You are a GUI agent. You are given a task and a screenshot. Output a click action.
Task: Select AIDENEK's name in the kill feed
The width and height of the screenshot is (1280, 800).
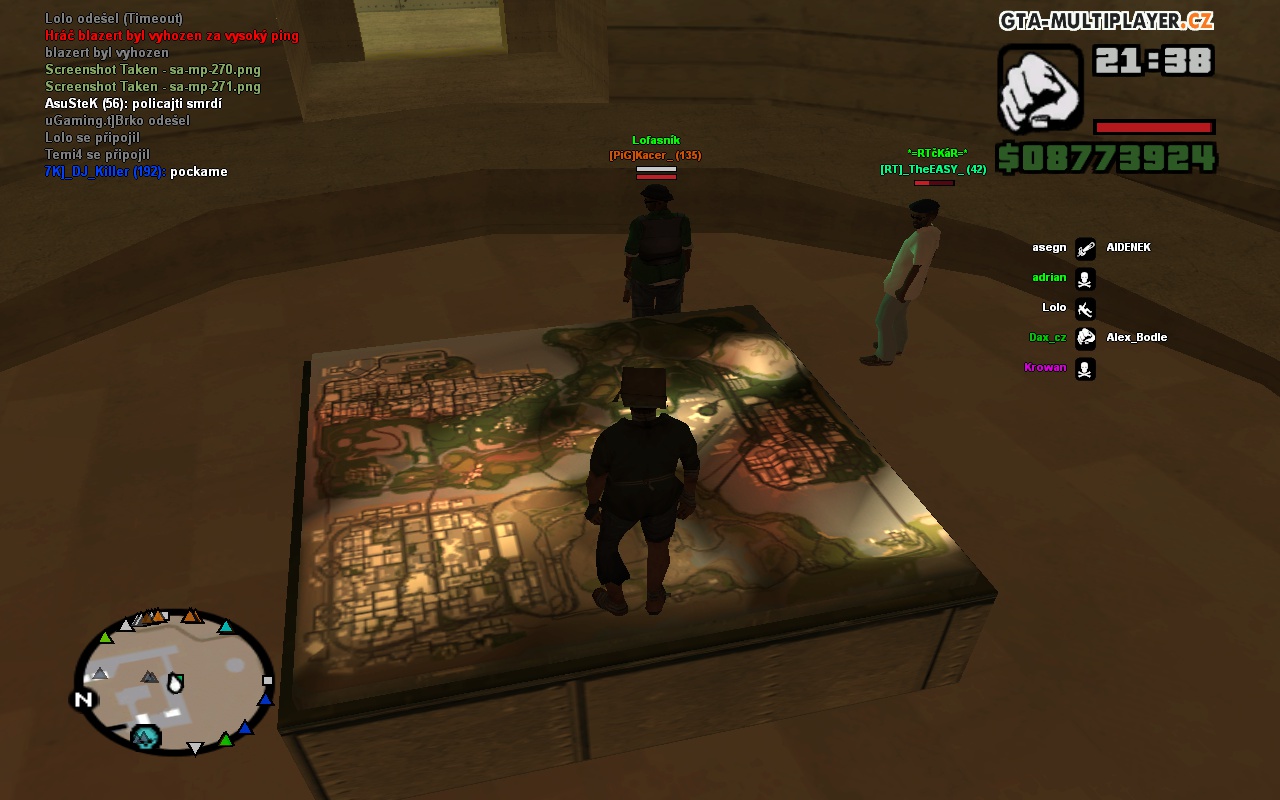pos(1128,247)
